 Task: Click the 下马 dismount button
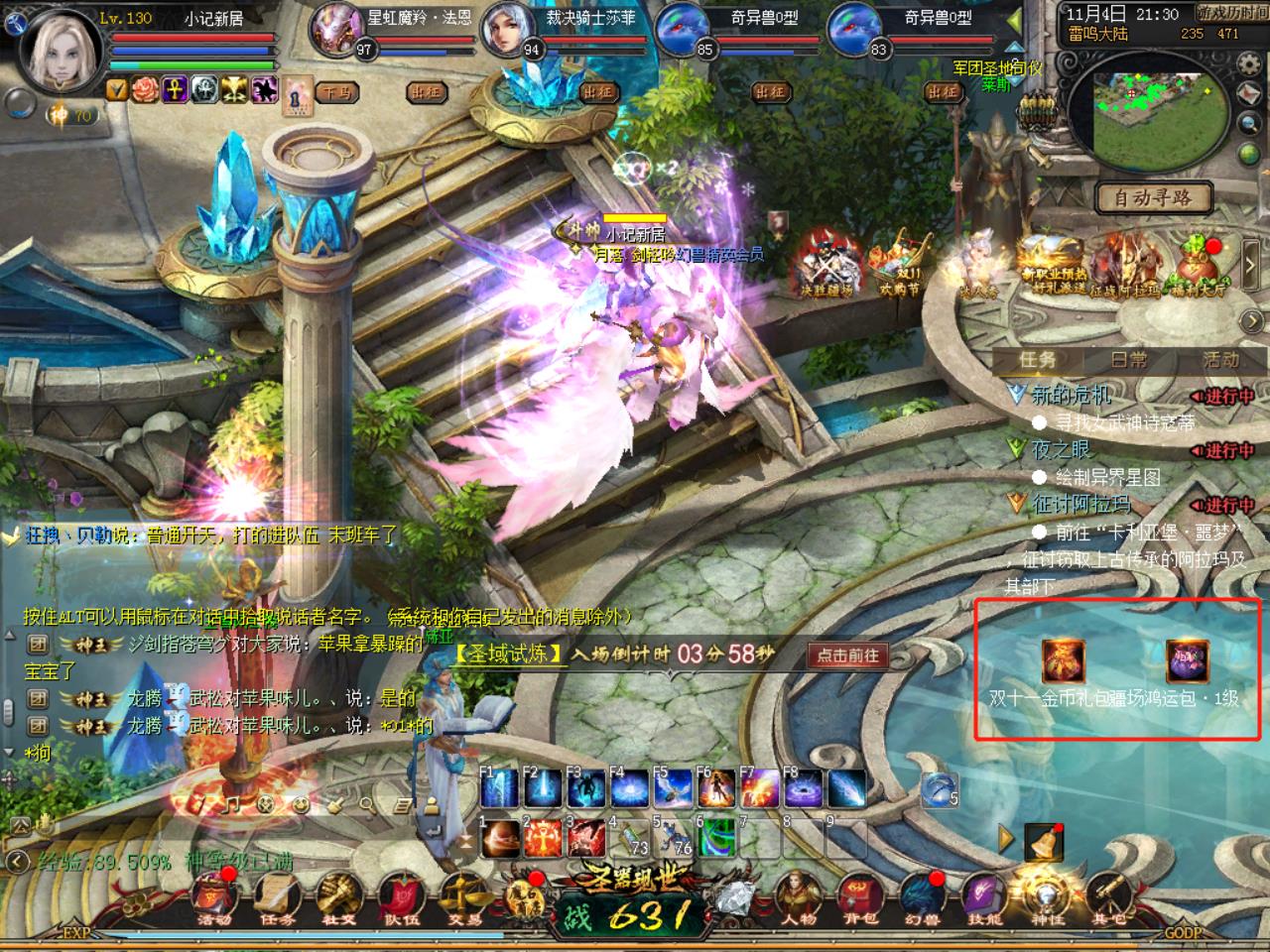(334, 92)
